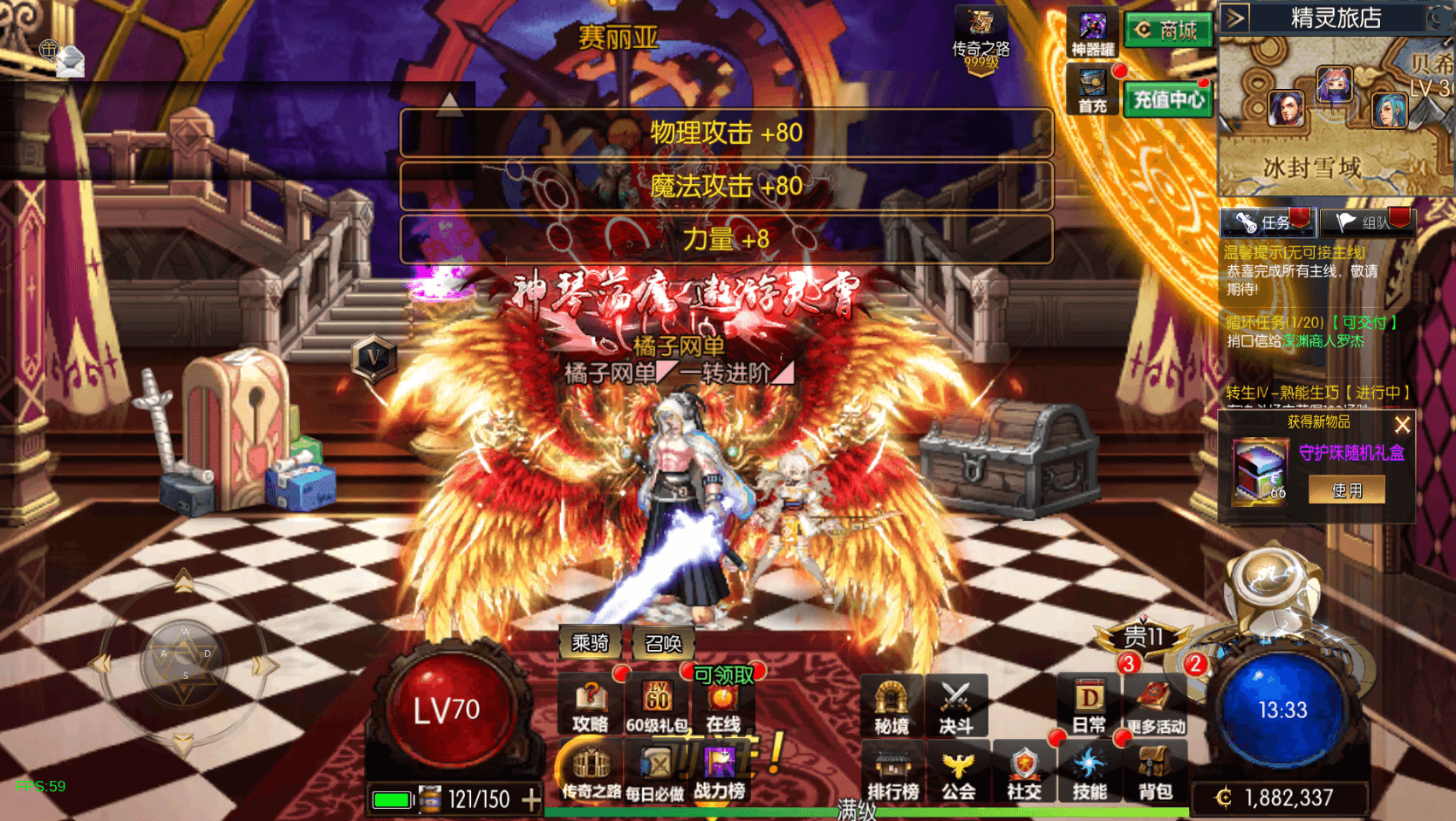Image resolution: width=1456 pixels, height=821 pixels.
Task: Open the 日常 daily activities icon
Action: (x=1089, y=707)
